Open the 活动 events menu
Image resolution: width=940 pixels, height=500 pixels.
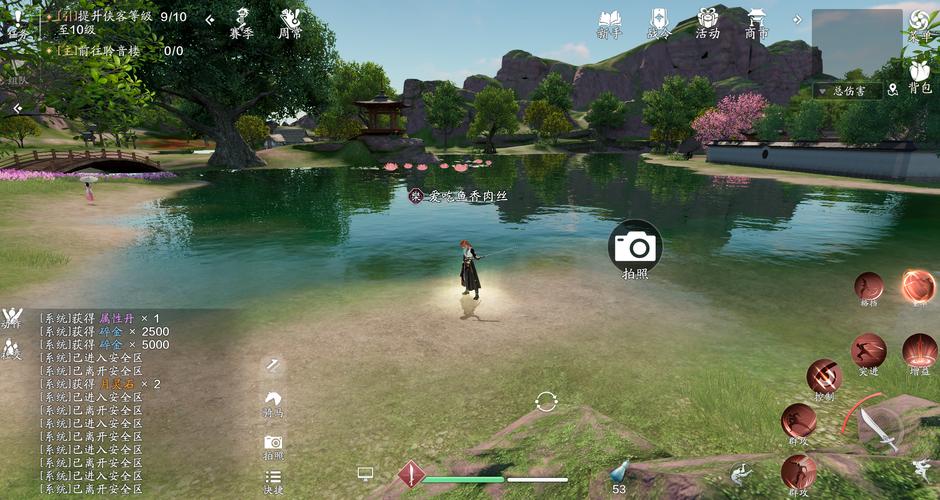[708, 23]
